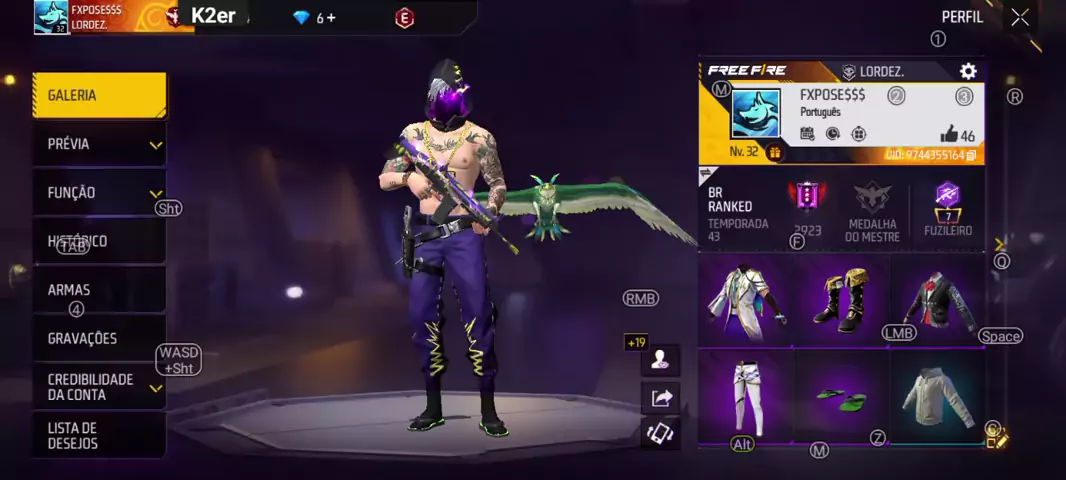Open the Lista de Desejos
This screenshot has height=480, width=1066.
(98, 435)
